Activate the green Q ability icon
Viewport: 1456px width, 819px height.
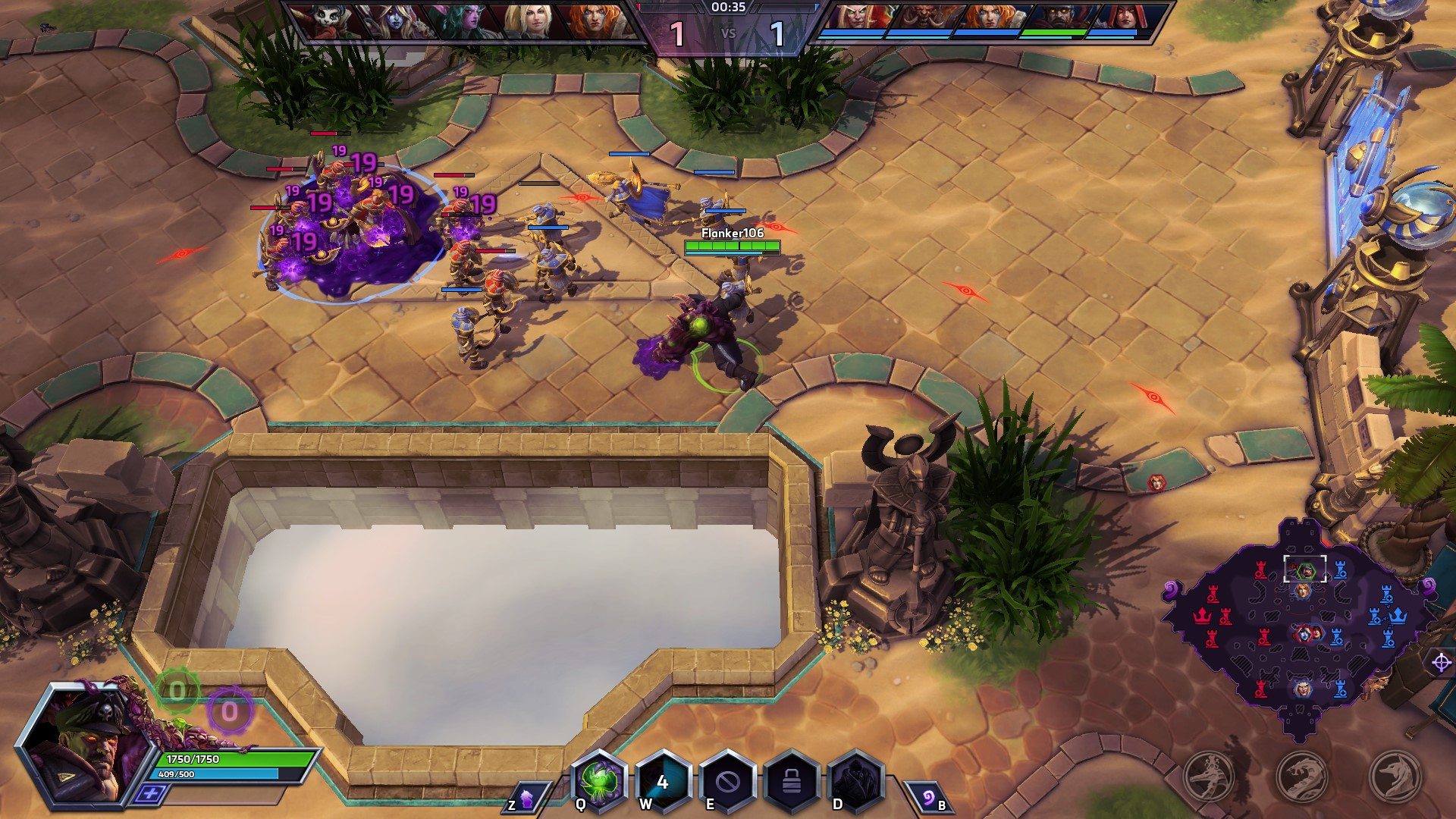(599, 781)
